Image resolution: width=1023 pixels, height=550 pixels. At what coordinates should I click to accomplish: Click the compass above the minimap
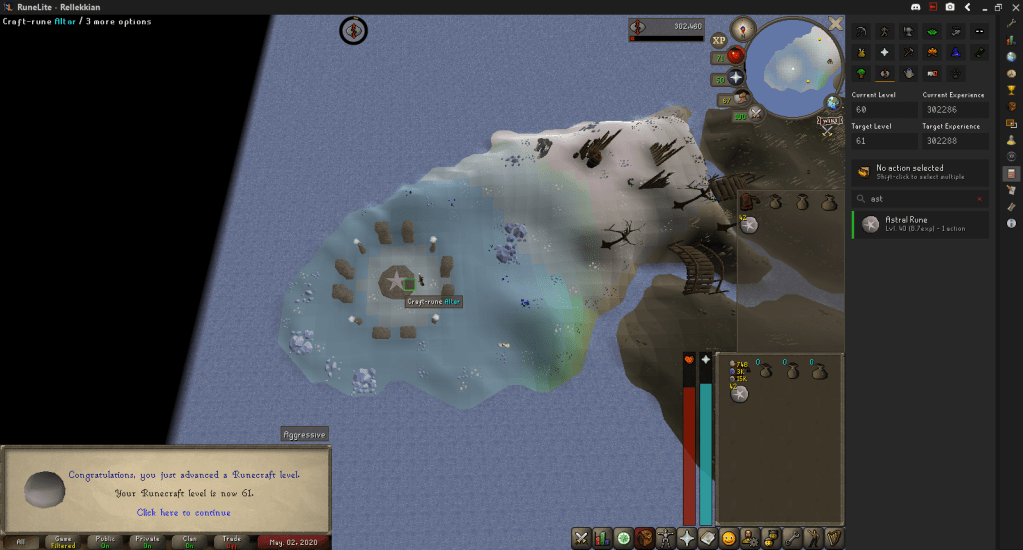[x=743, y=27]
